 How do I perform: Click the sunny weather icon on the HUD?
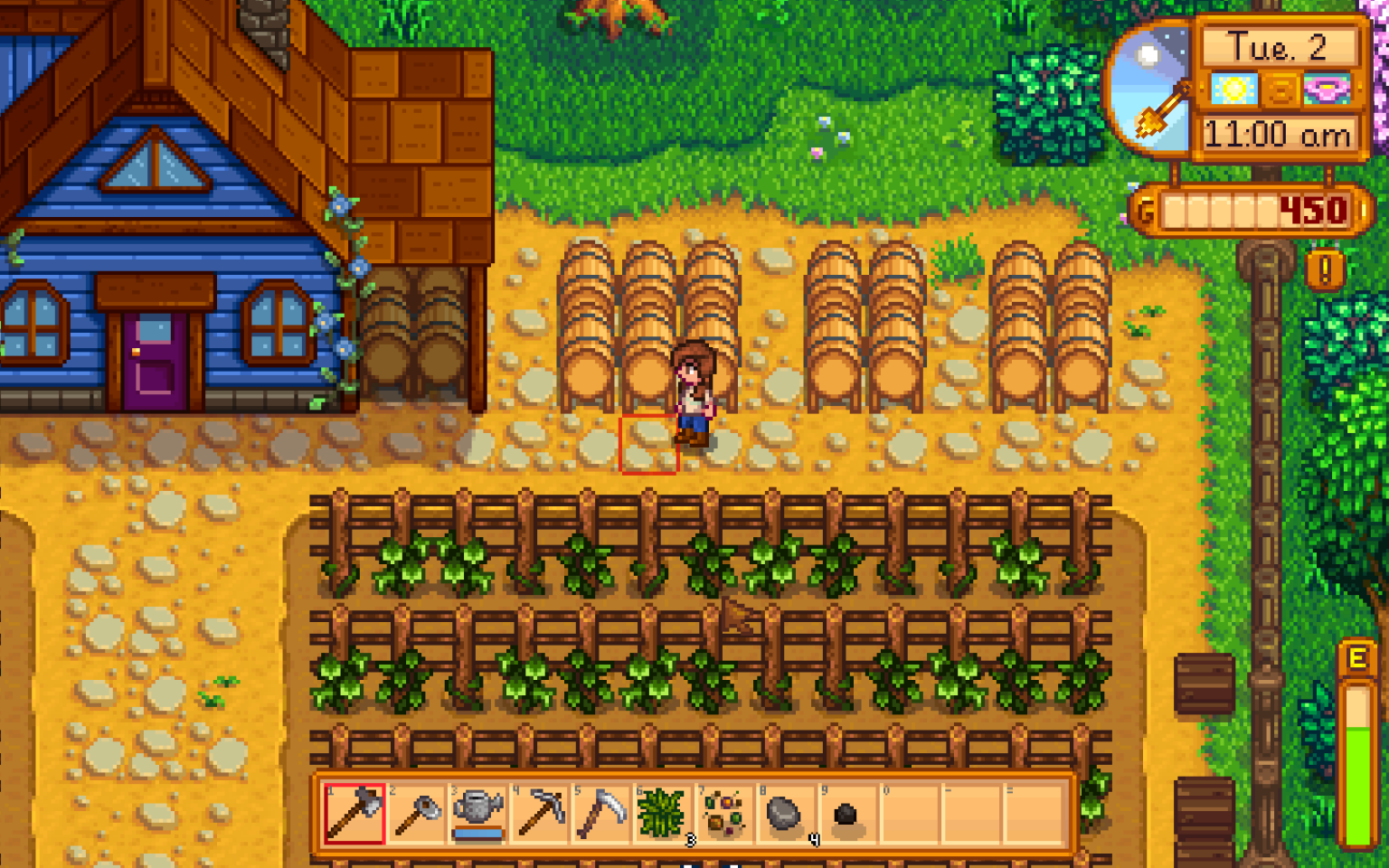[x=1236, y=88]
